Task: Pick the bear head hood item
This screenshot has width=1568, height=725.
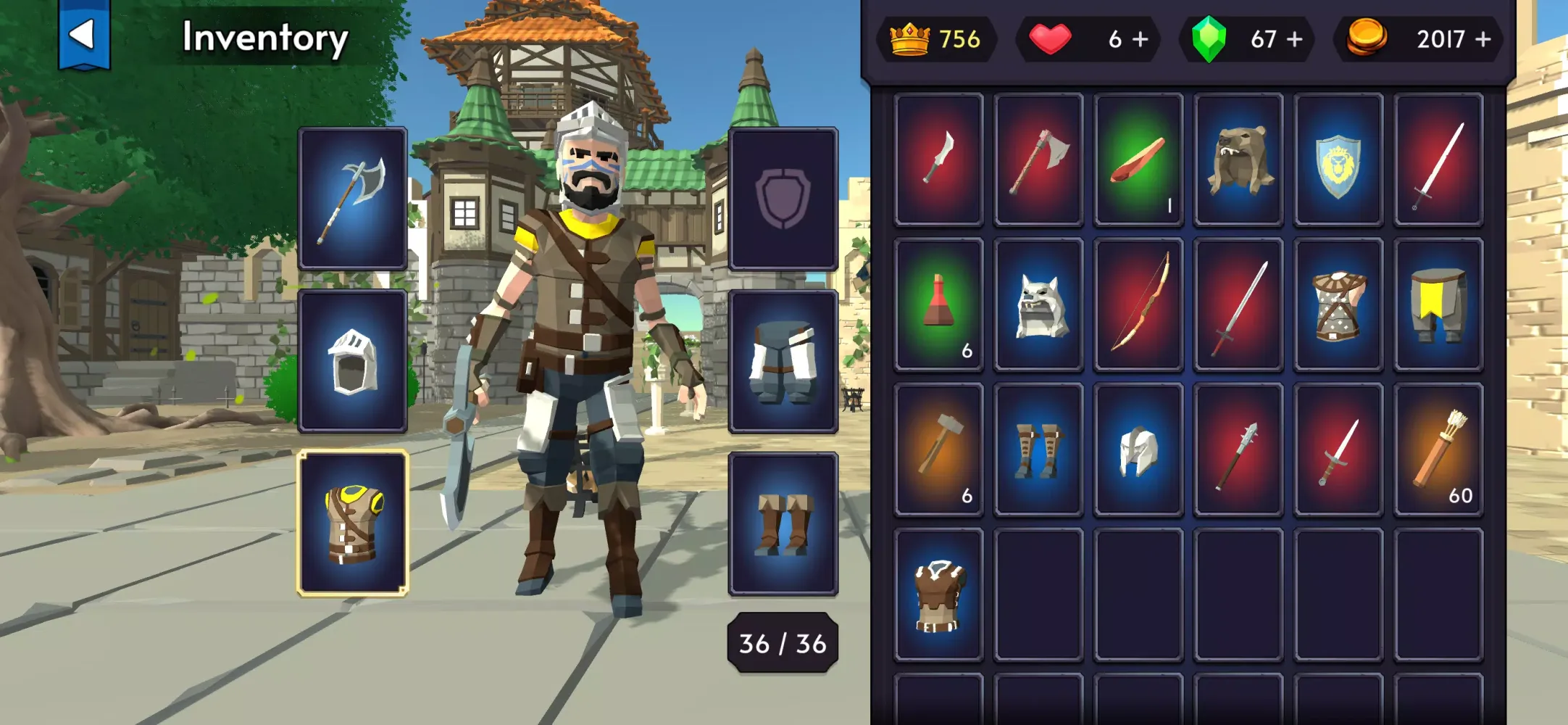Action: point(1238,159)
